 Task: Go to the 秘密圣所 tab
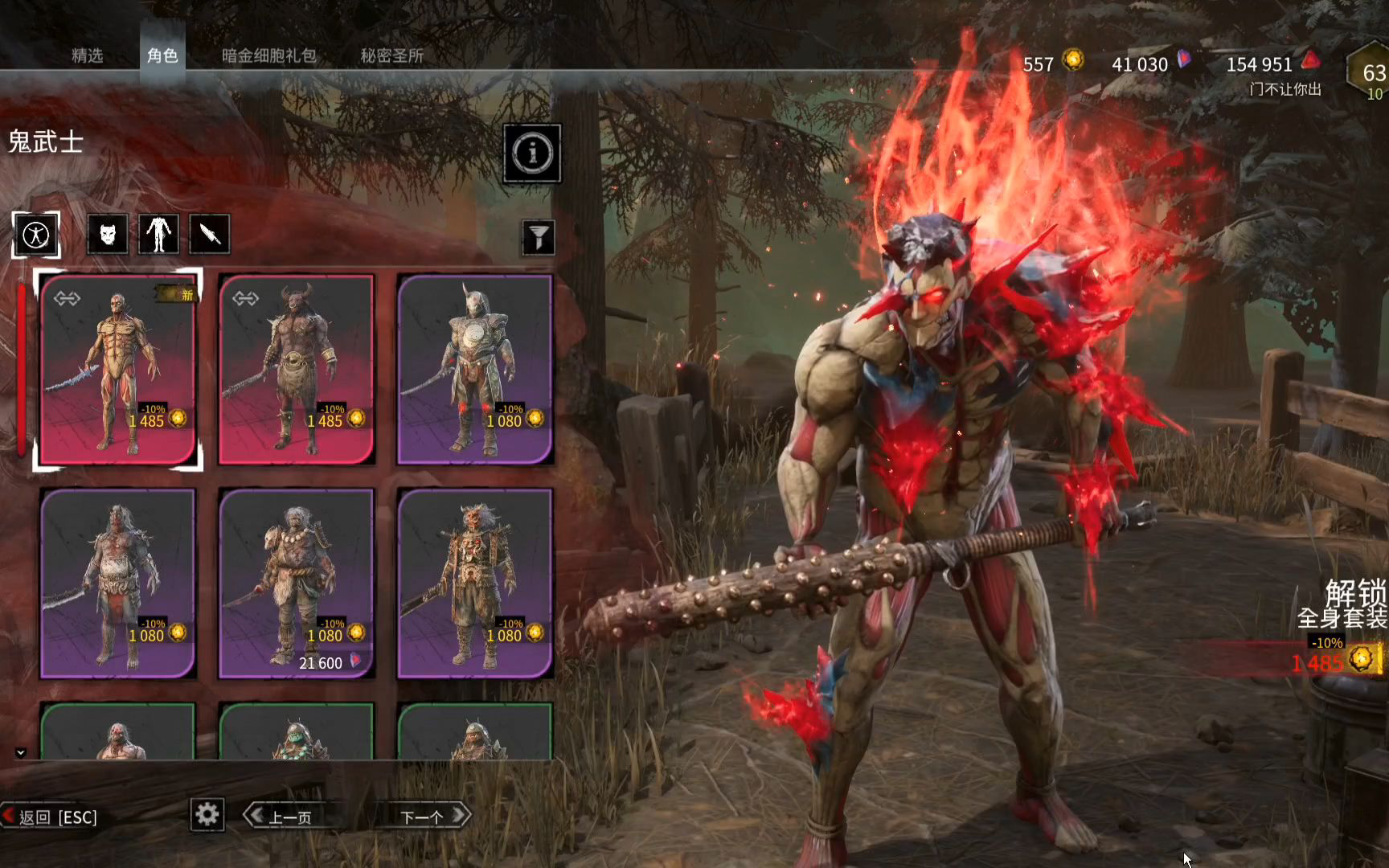point(391,55)
